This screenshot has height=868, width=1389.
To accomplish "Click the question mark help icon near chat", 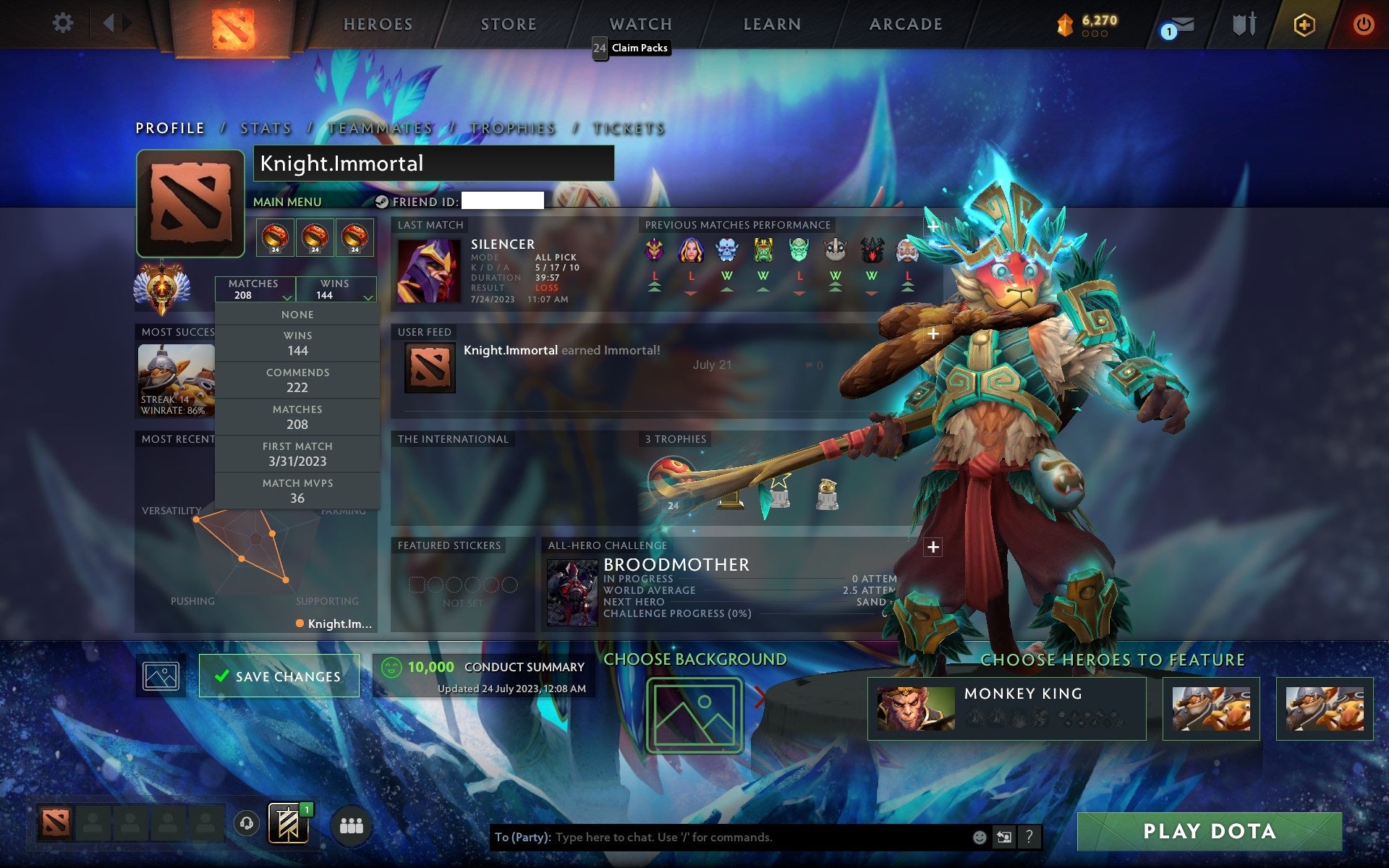I will tap(1031, 838).
